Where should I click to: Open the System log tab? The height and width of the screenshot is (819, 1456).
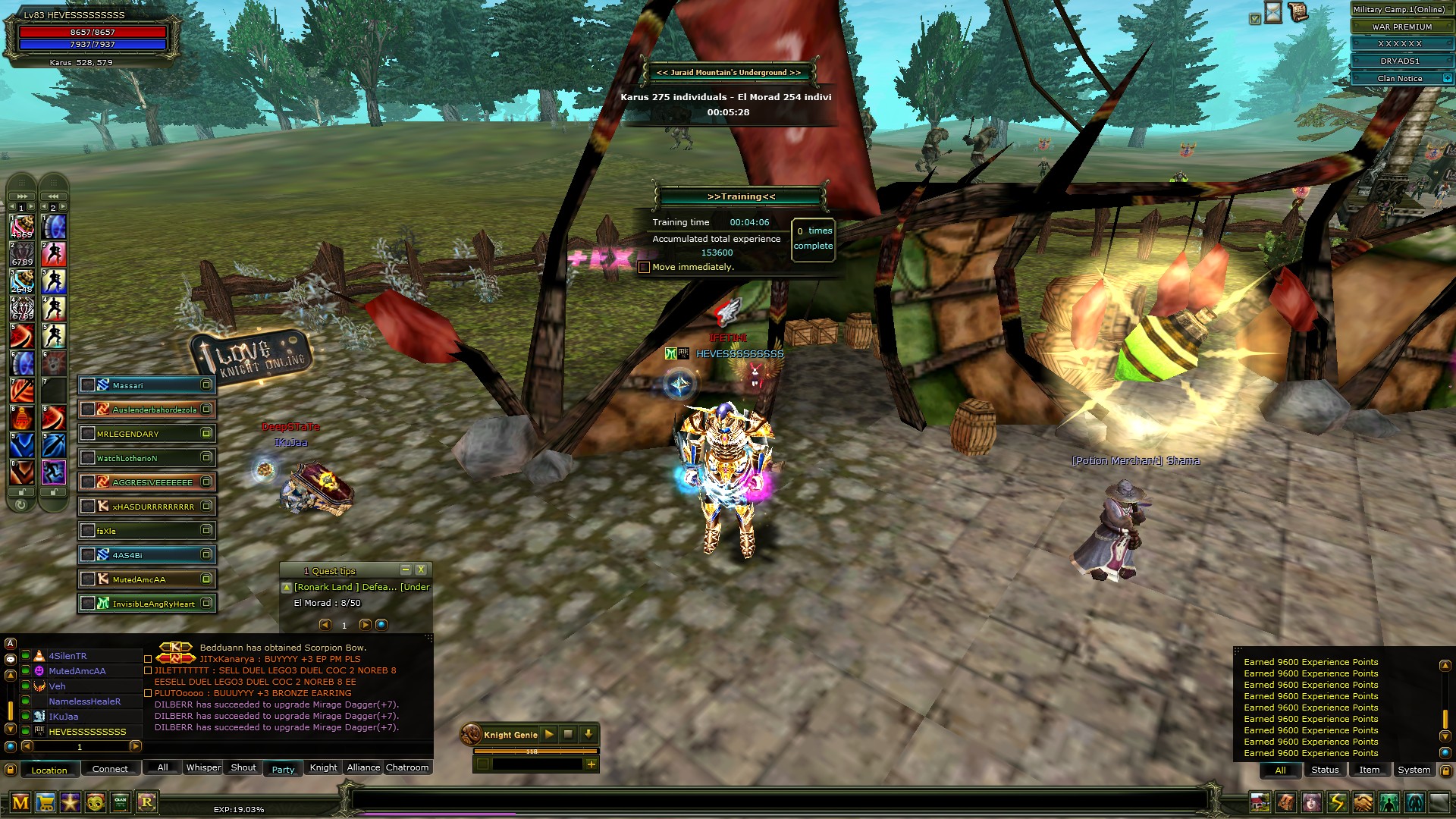point(1414,770)
